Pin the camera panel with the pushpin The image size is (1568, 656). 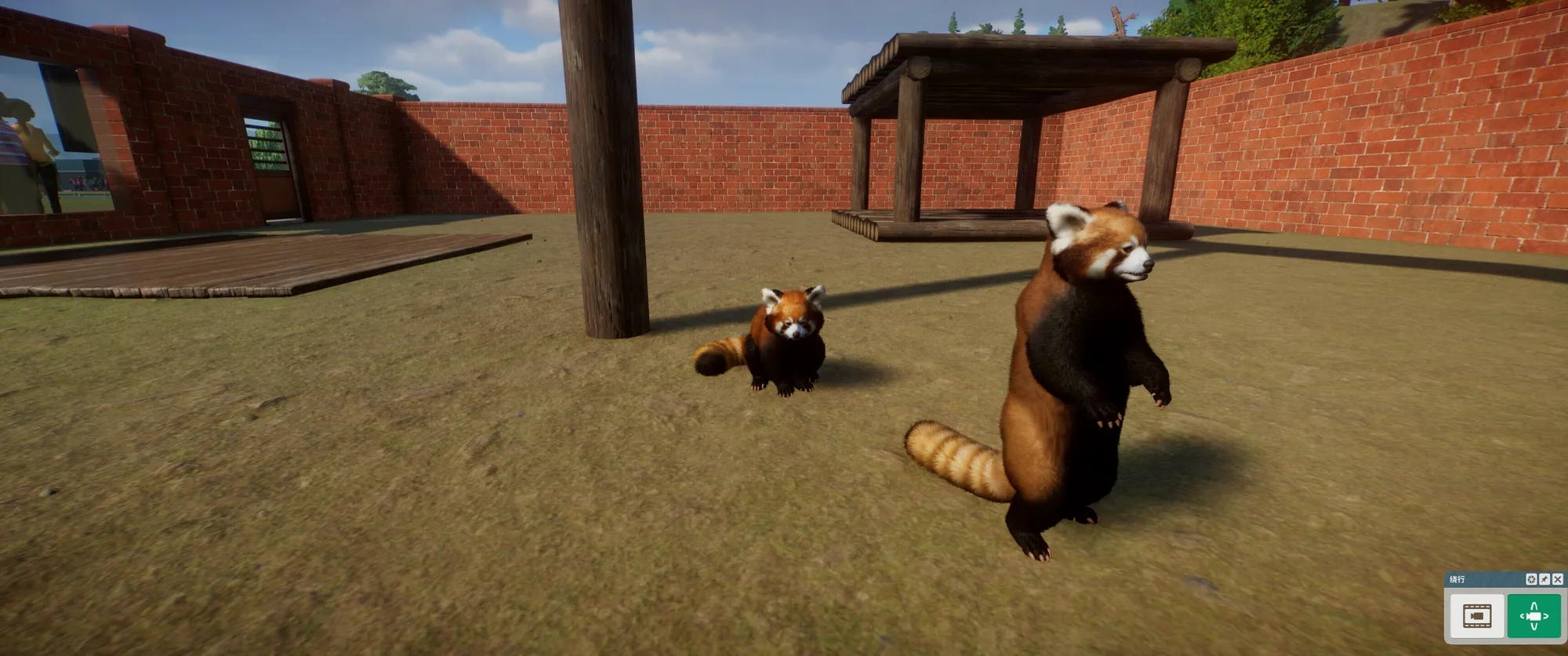point(1544,579)
